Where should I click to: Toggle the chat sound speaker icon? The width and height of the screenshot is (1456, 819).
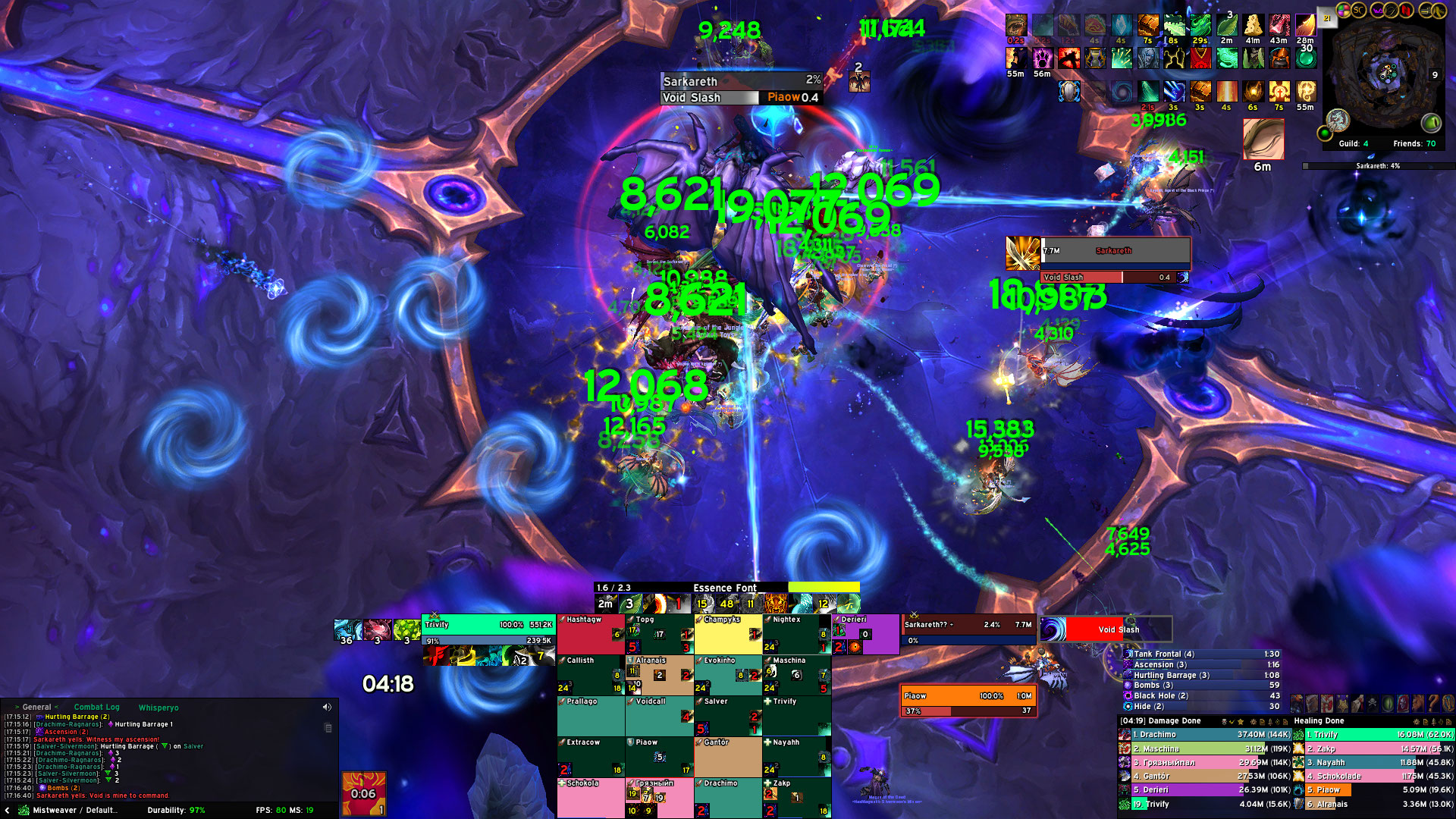point(327,708)
